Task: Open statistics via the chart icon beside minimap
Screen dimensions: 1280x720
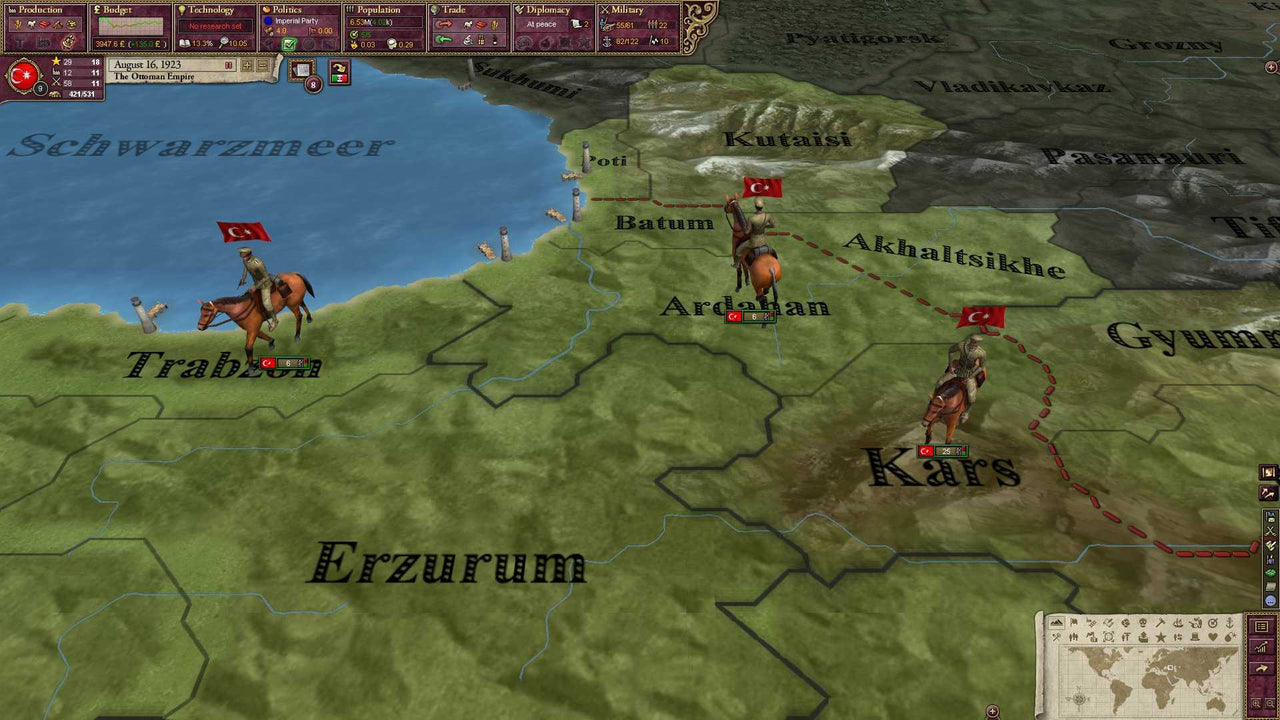Action: click(1261, 648)
